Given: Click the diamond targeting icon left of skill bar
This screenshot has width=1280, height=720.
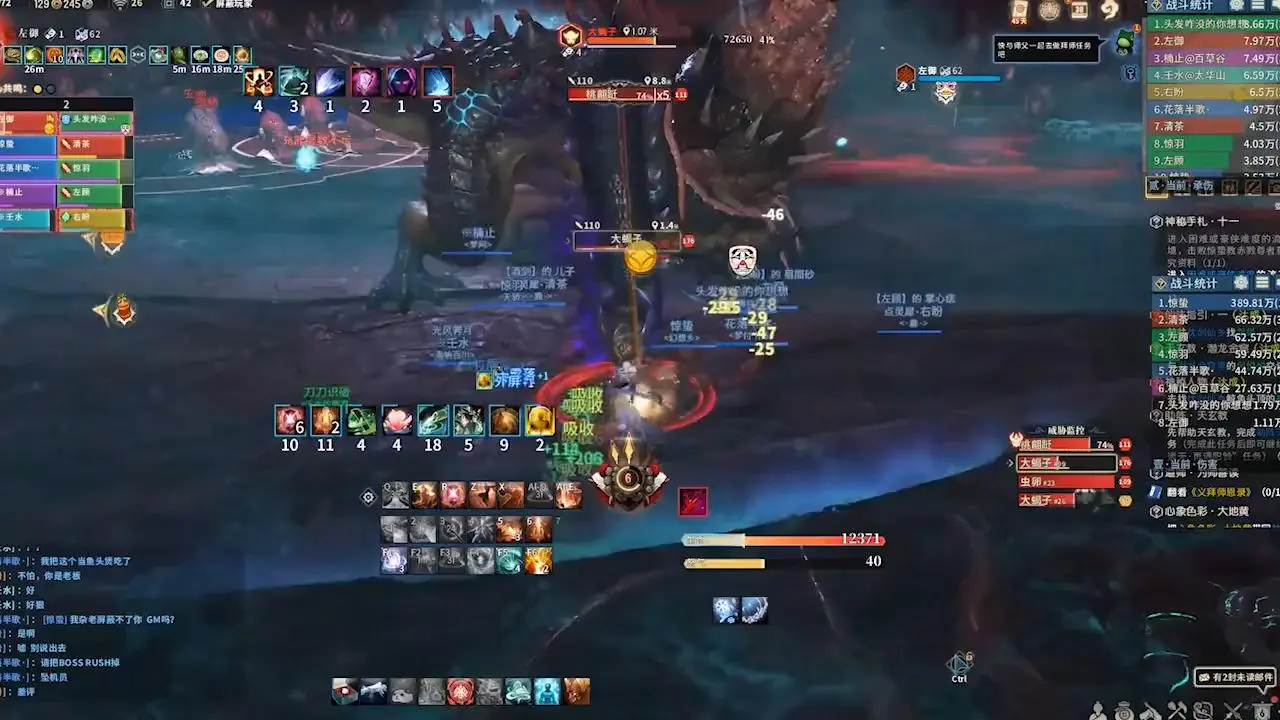Looking at the screenshot, I should point(368,494).
